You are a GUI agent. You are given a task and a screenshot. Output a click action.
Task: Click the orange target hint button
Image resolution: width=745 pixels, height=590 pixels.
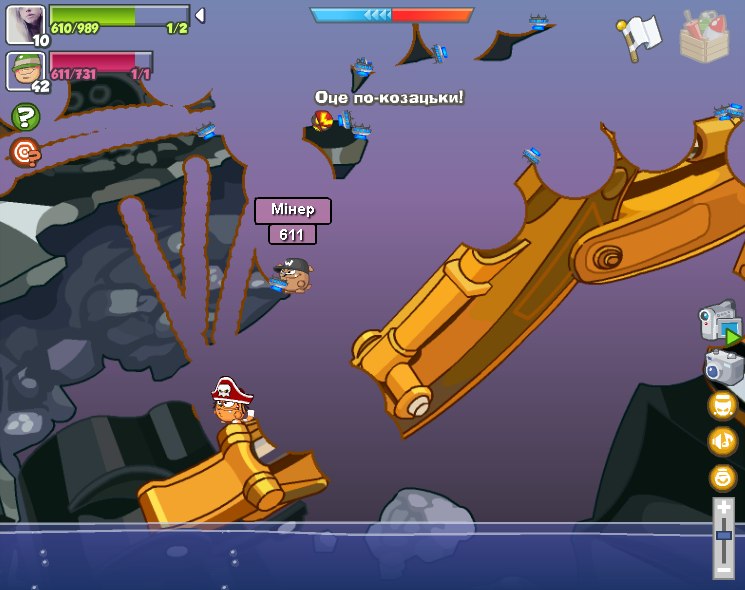point(25,152)
